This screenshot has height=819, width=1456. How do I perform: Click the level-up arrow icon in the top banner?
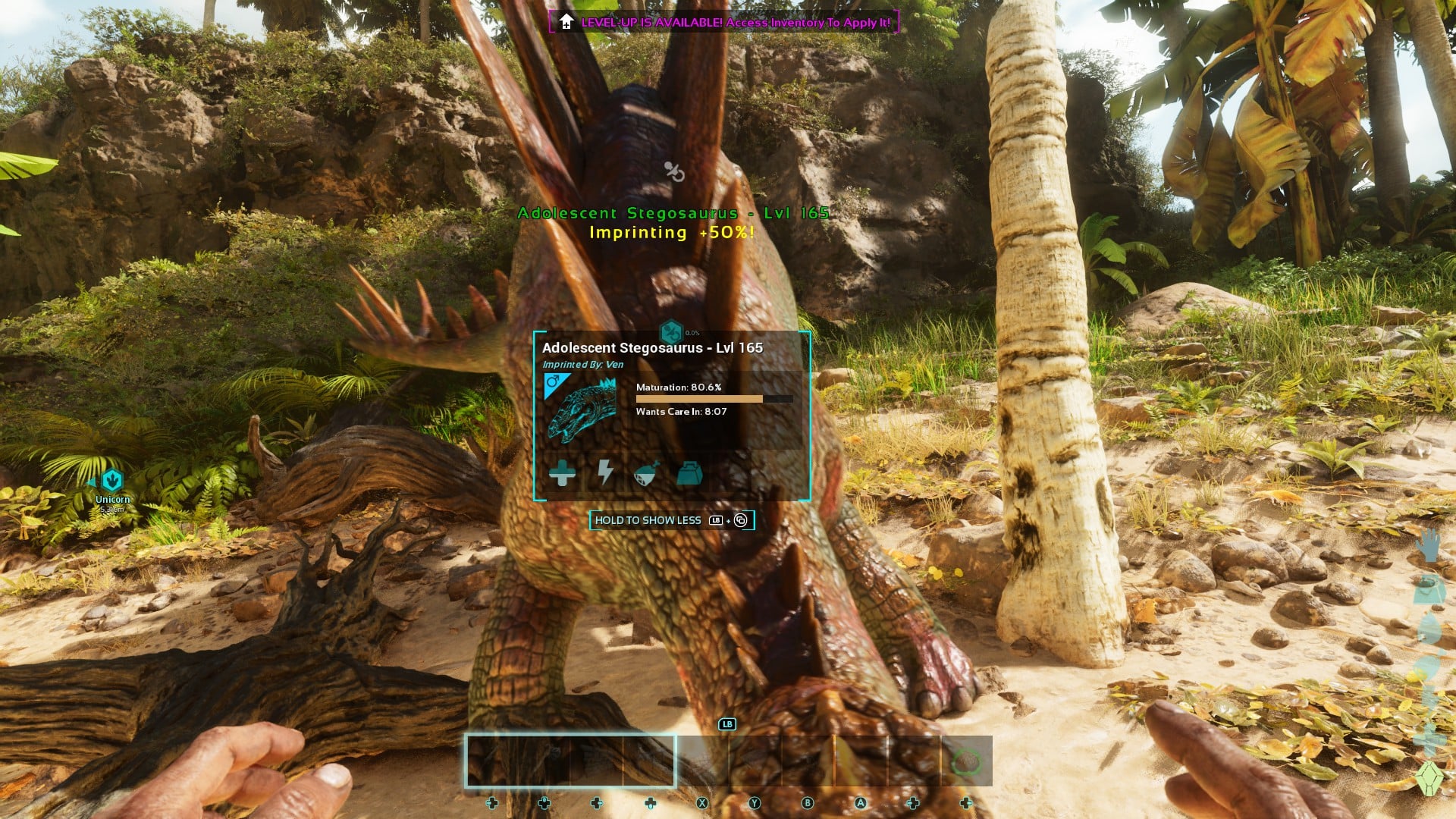click(565, 22)
